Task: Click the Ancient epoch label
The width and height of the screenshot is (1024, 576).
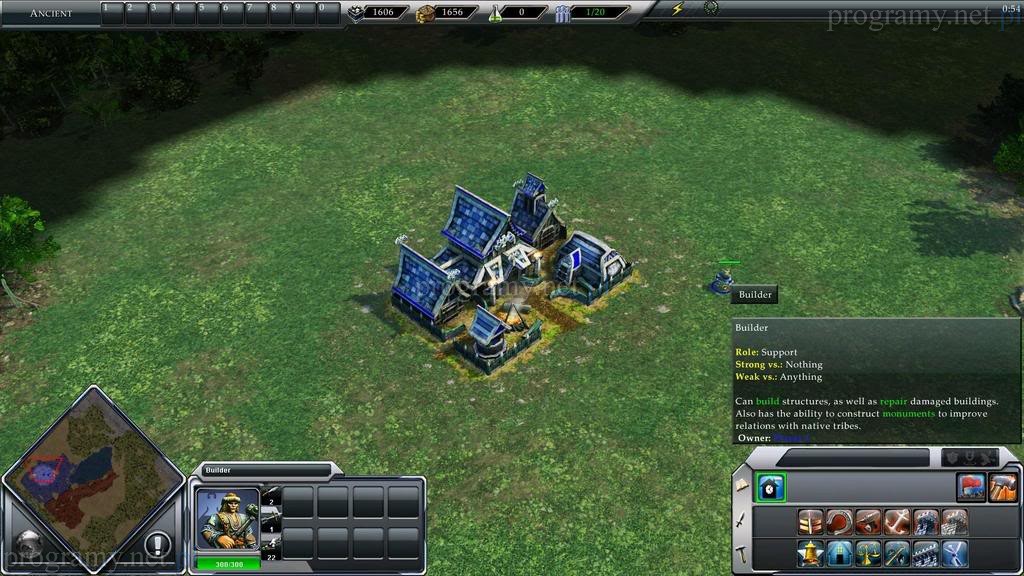Action: click(50, 13)
